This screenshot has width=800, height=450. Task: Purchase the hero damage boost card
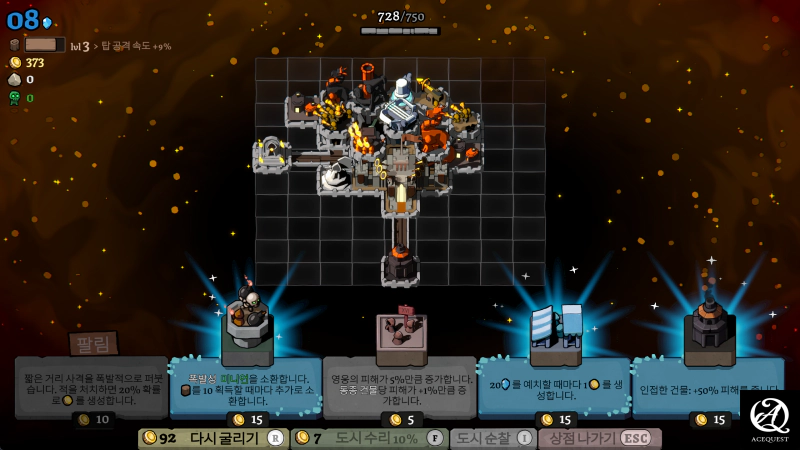(400, 385)
